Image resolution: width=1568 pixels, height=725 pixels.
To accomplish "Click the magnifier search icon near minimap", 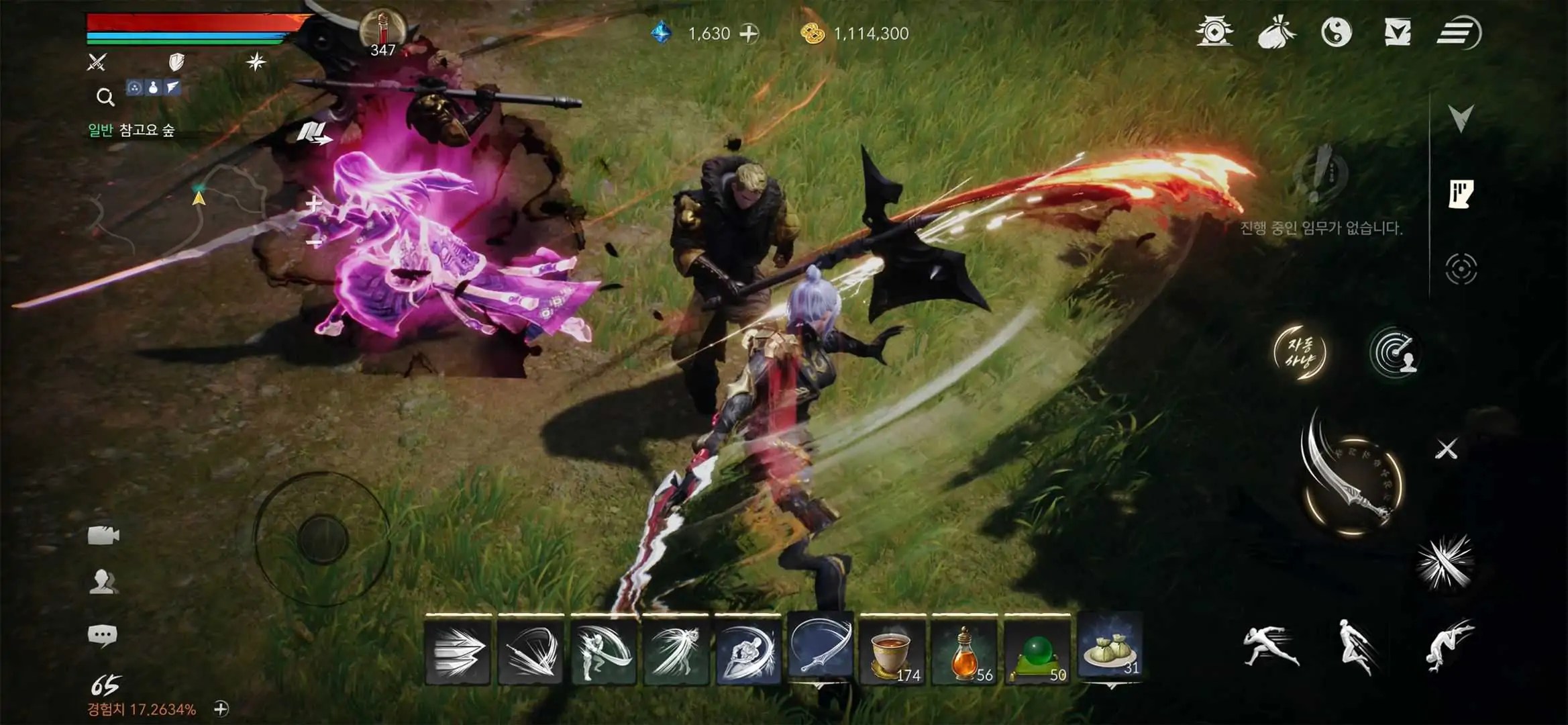I will click(104, 97).
